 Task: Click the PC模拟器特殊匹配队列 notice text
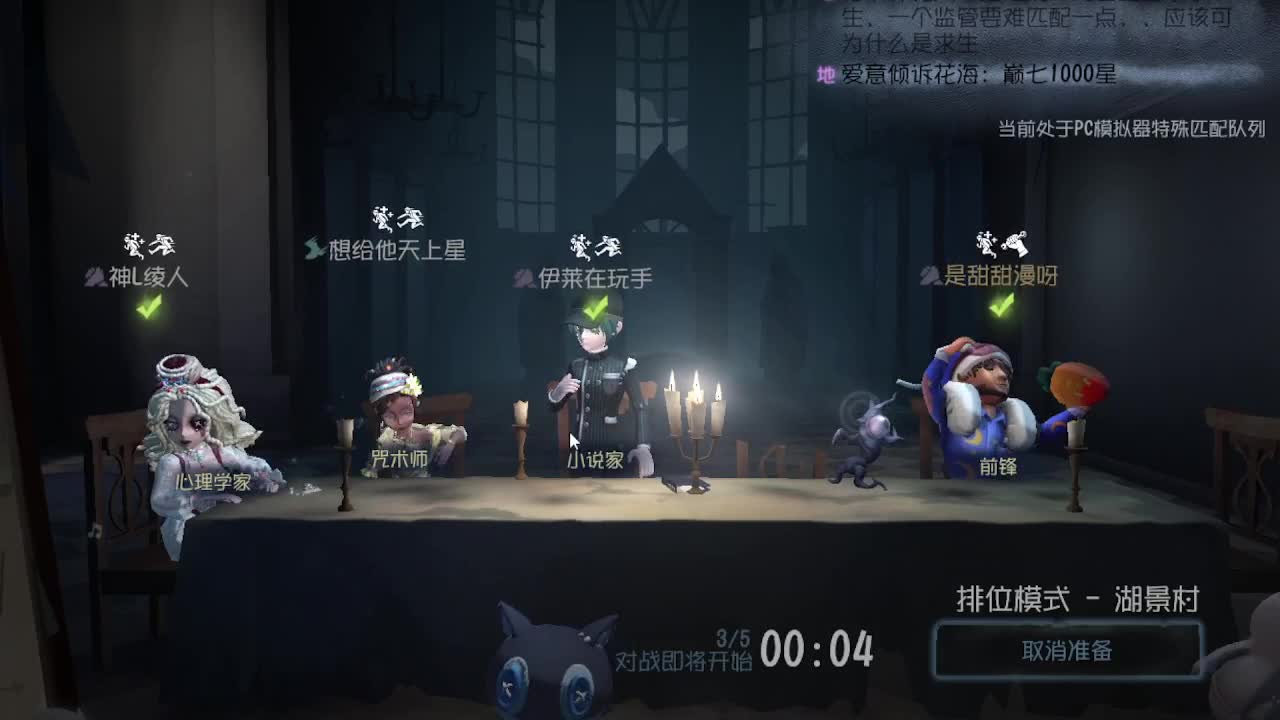coord(1128,128)
